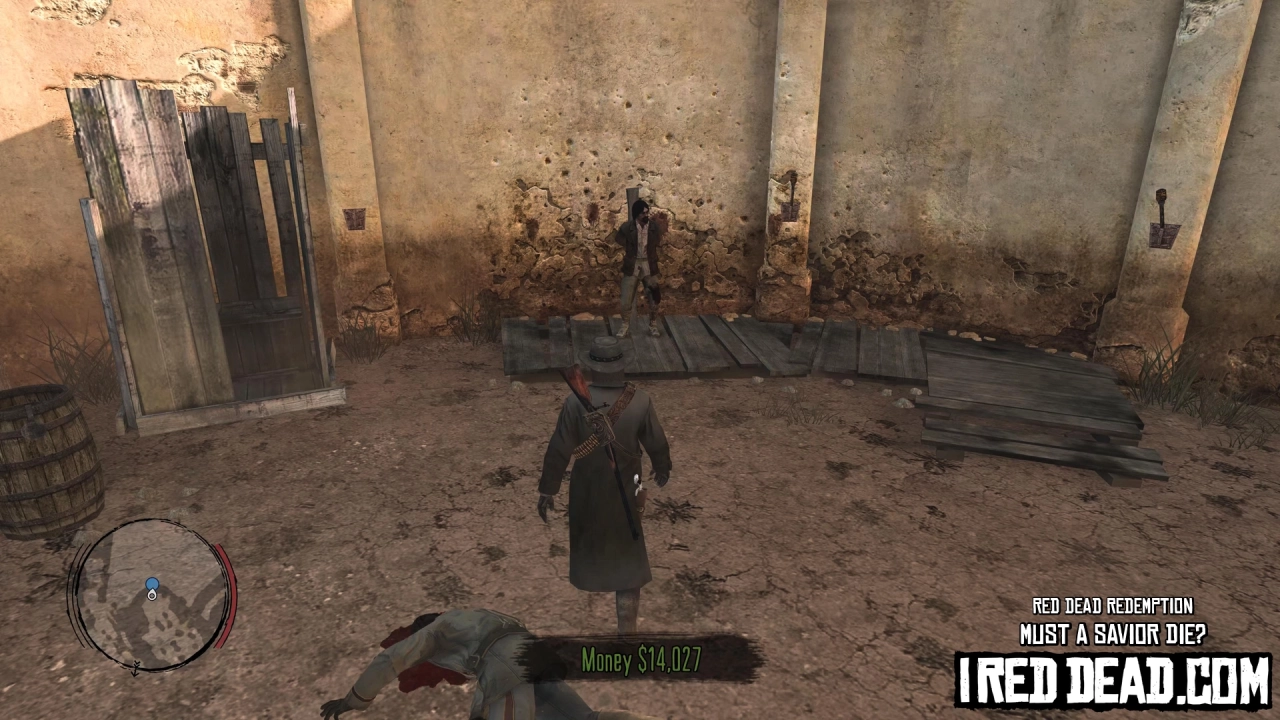Click the blue player blip on minimap
The image size is (1280, 720).
[x=152, y=585]
